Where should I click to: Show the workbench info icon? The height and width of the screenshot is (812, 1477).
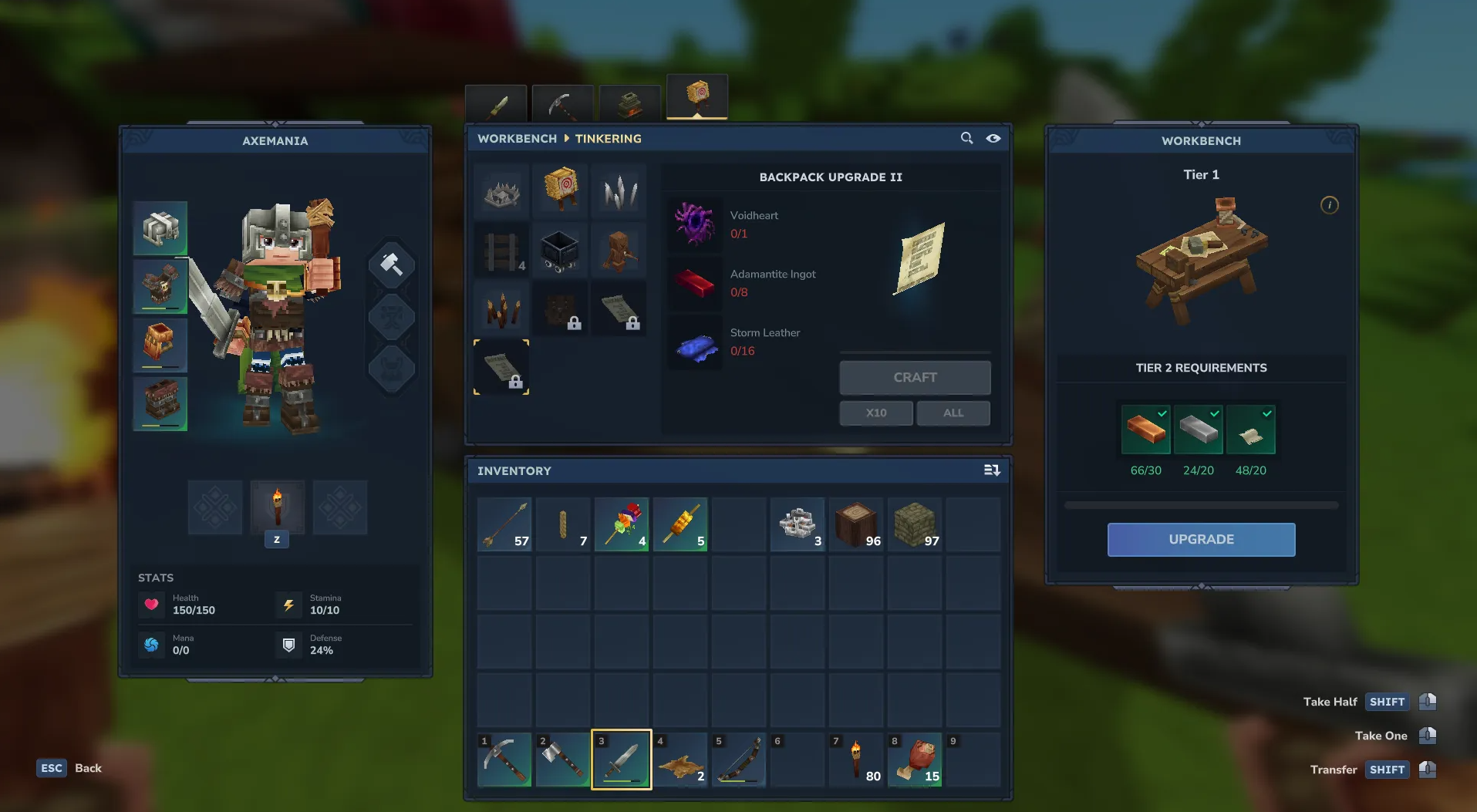[1329, 205]
